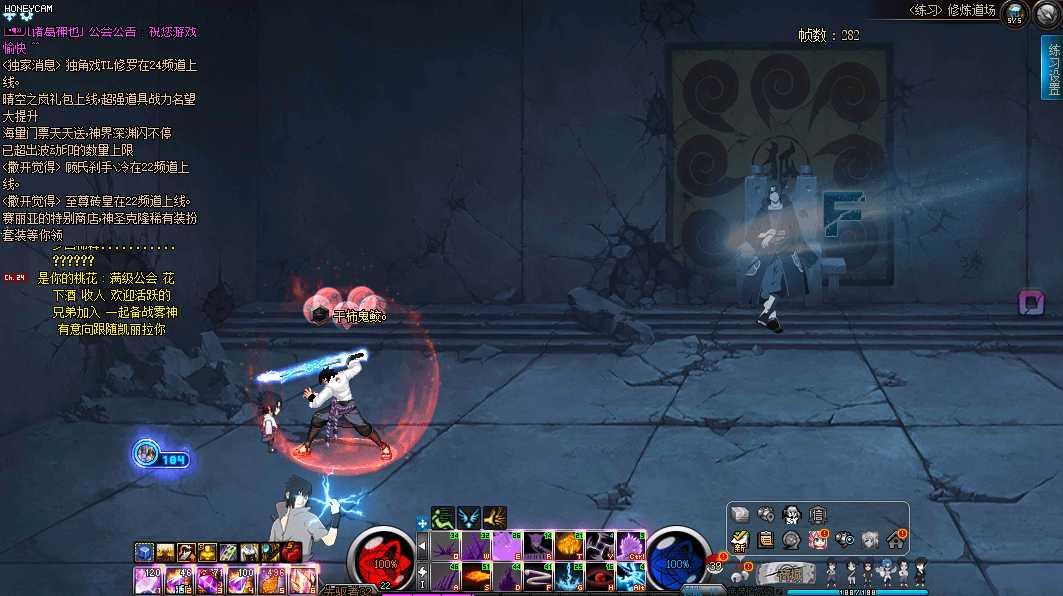Viewport: 1063px width, 596px height.
Task: Activate the blue wings skill icon
Action: pyautogui.click(x=469, y=518)
